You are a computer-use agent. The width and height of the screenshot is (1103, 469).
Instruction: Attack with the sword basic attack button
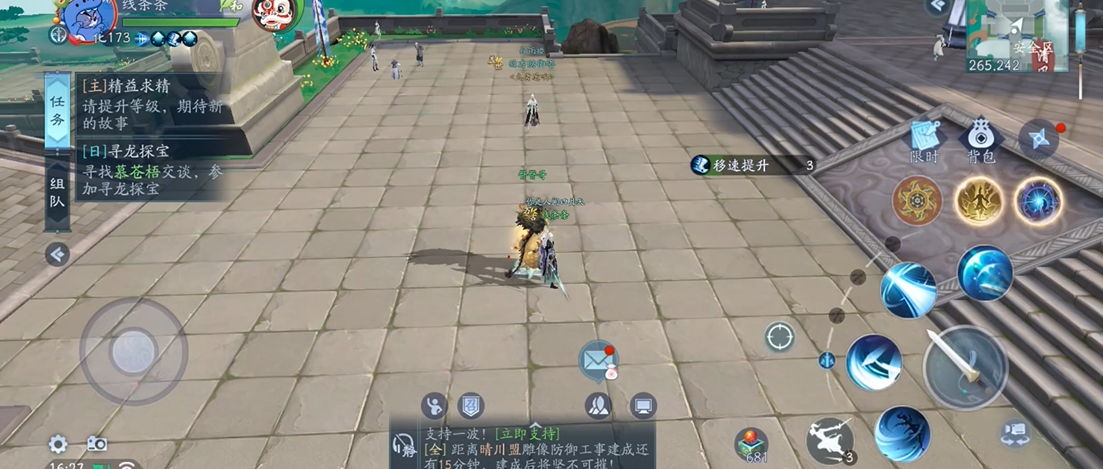click(x=964, y=367)
